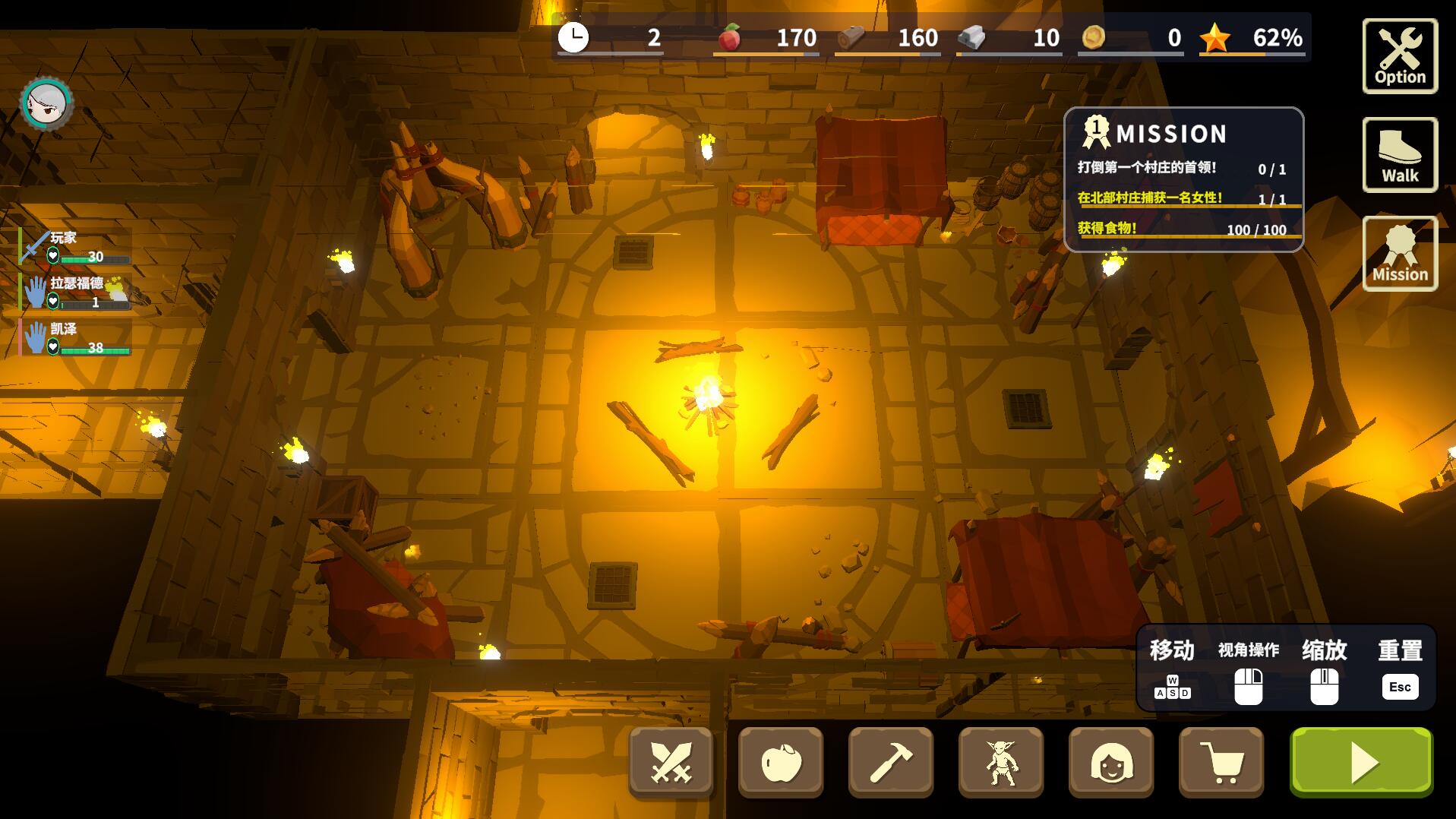Toggle the Walk mode button

[x=1399, y=155]
